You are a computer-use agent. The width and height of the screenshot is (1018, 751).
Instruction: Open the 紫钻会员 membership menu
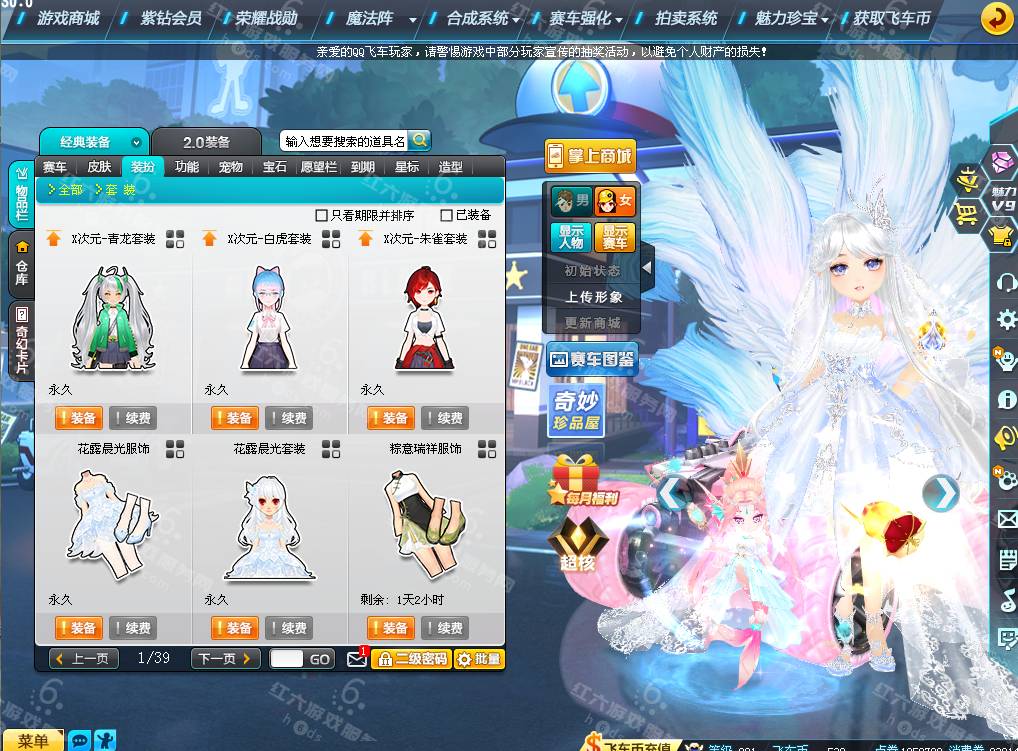tap(170, 18)
